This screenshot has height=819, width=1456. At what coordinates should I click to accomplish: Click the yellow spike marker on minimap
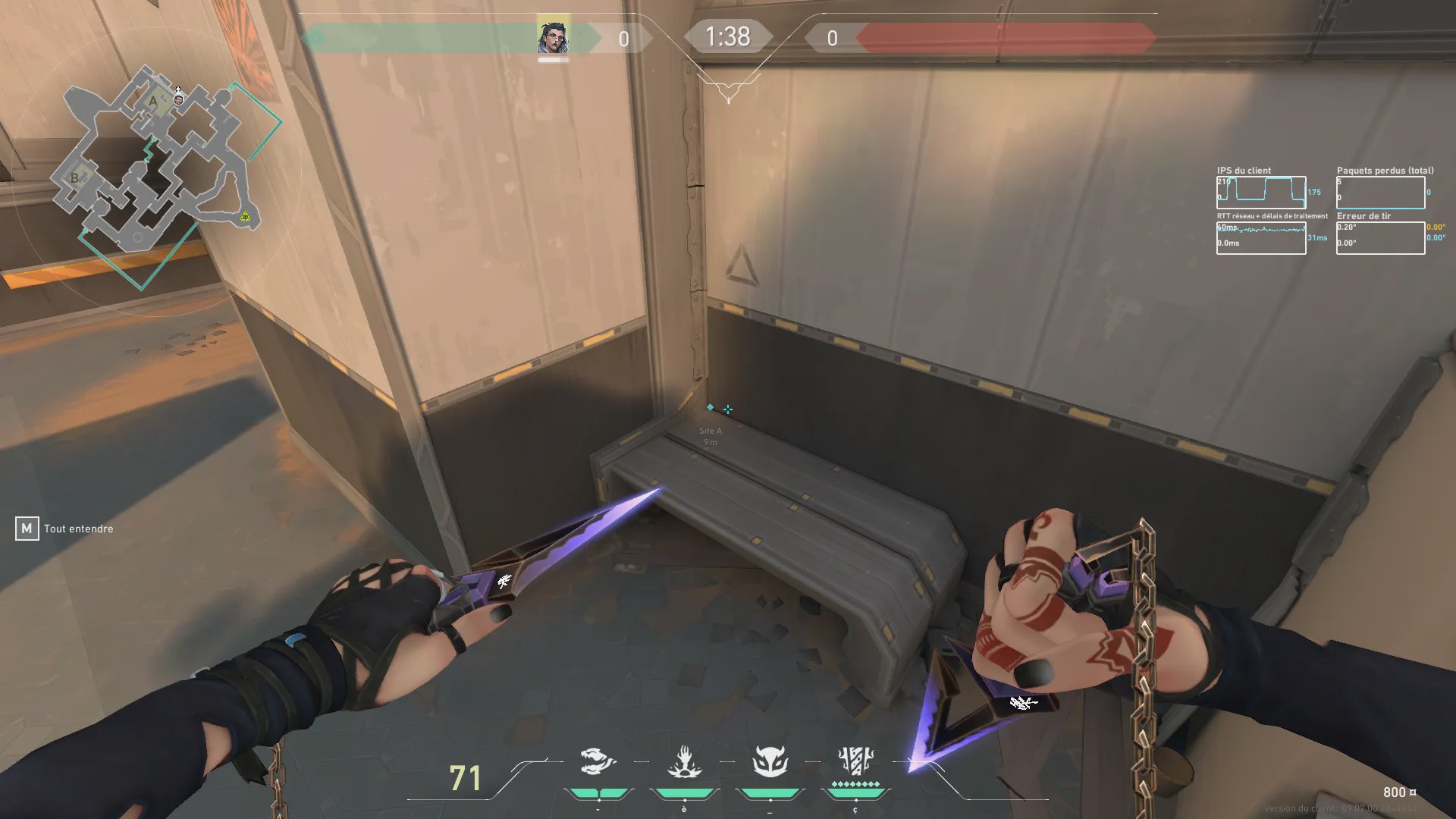[x=245, y=217]
